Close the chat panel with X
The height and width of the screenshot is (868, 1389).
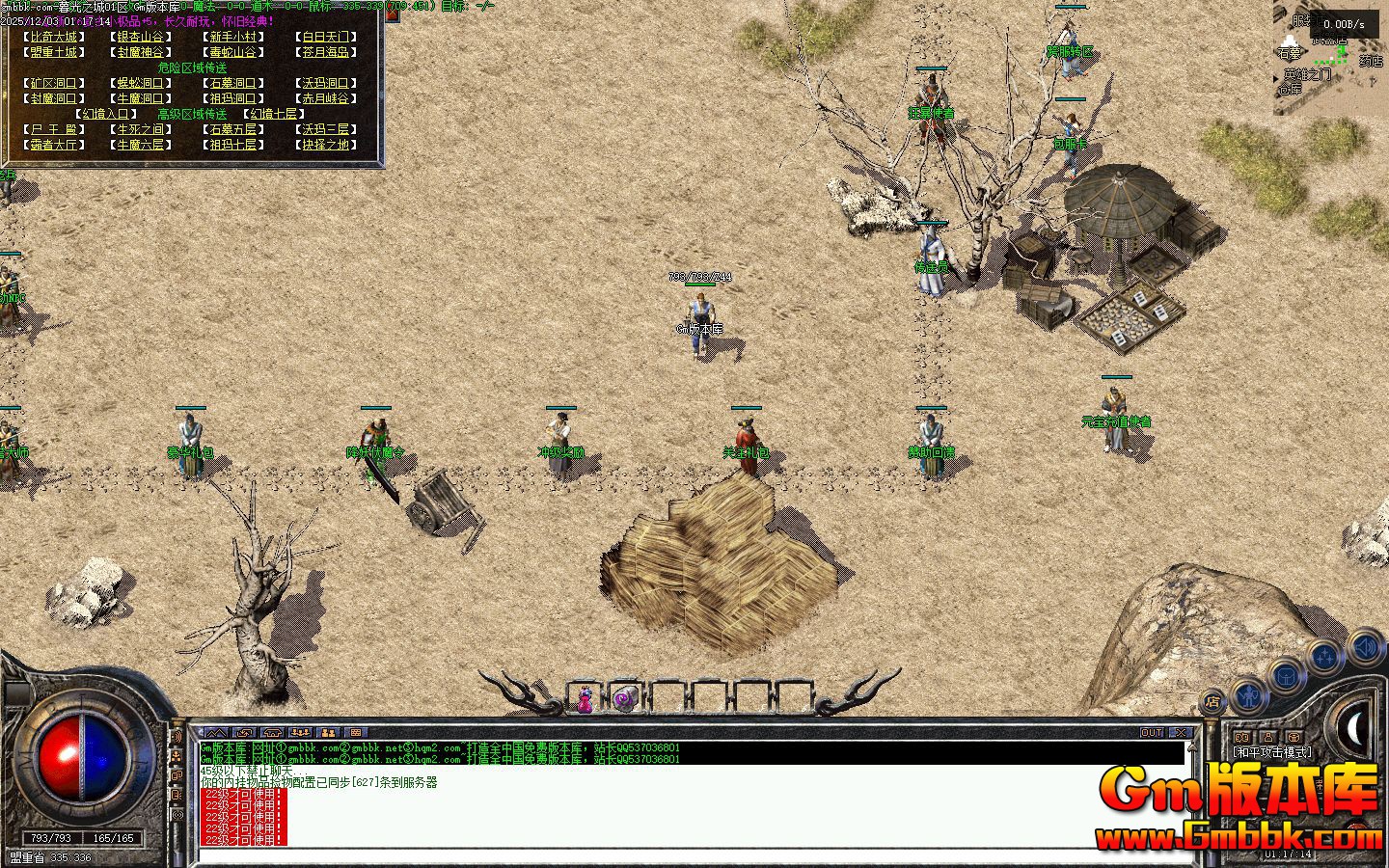pos(1180,733)
